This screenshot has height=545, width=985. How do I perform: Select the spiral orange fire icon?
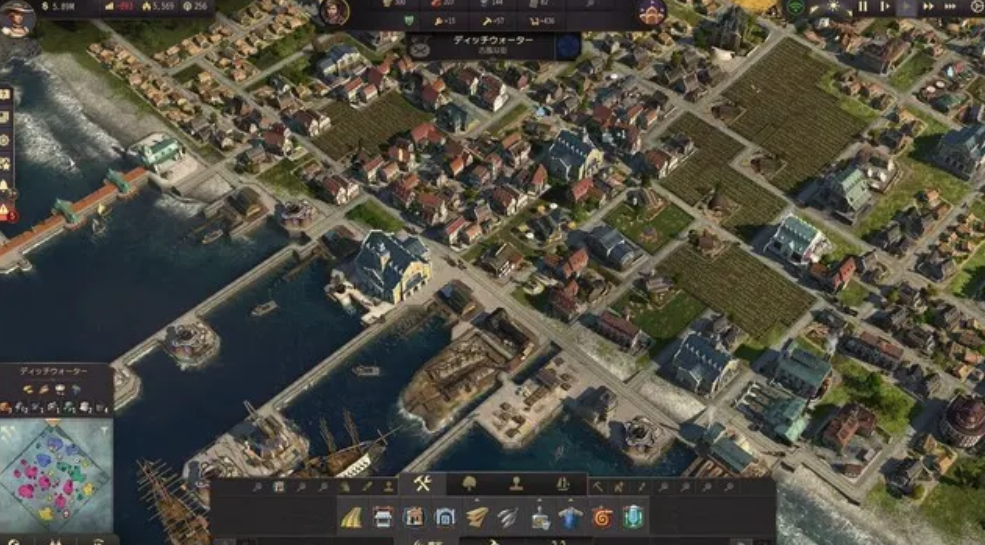point(602,517)
